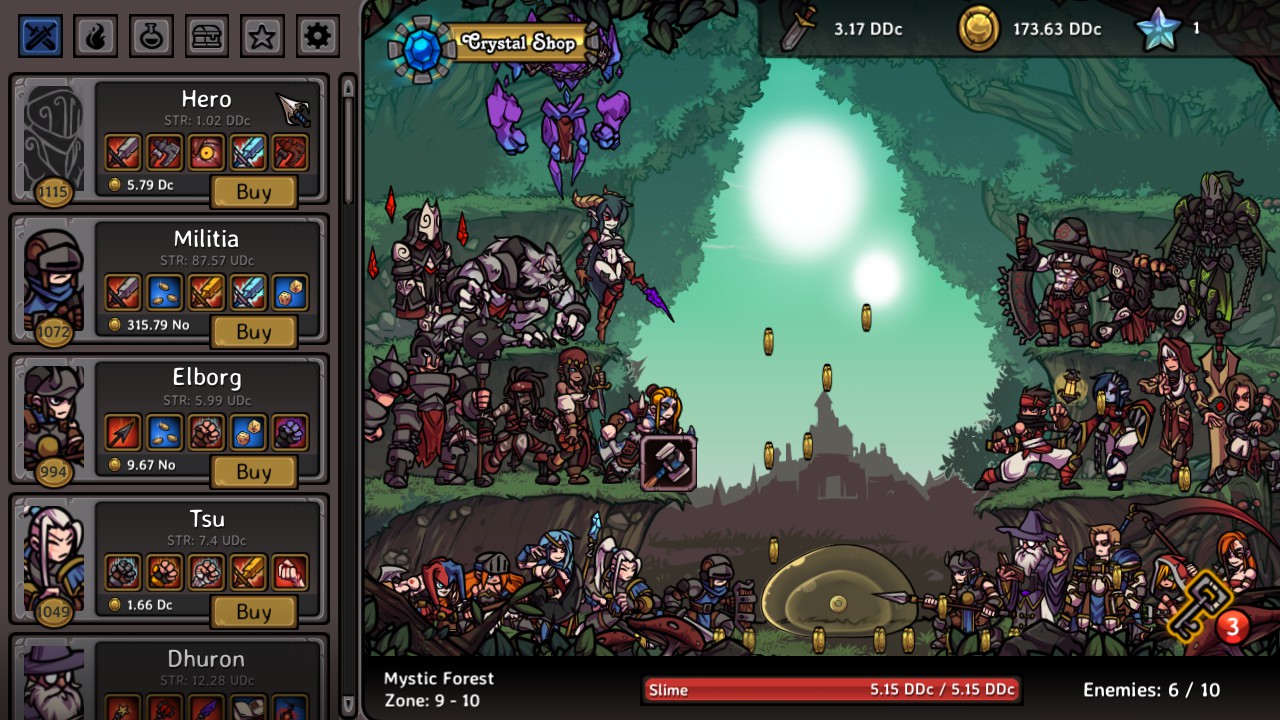Select the crossed swords Heroes tab icon

point(38,35)
